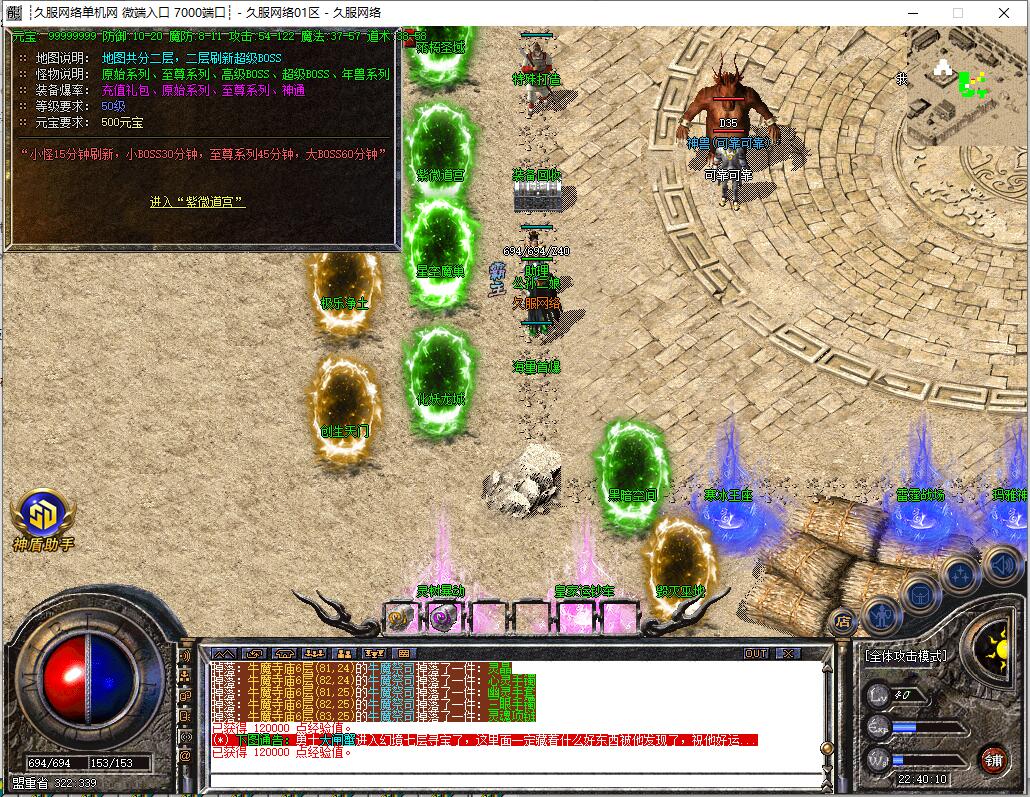Close the game window
The height and width of the screenshot is (797, 1030).
[1003, 13]
